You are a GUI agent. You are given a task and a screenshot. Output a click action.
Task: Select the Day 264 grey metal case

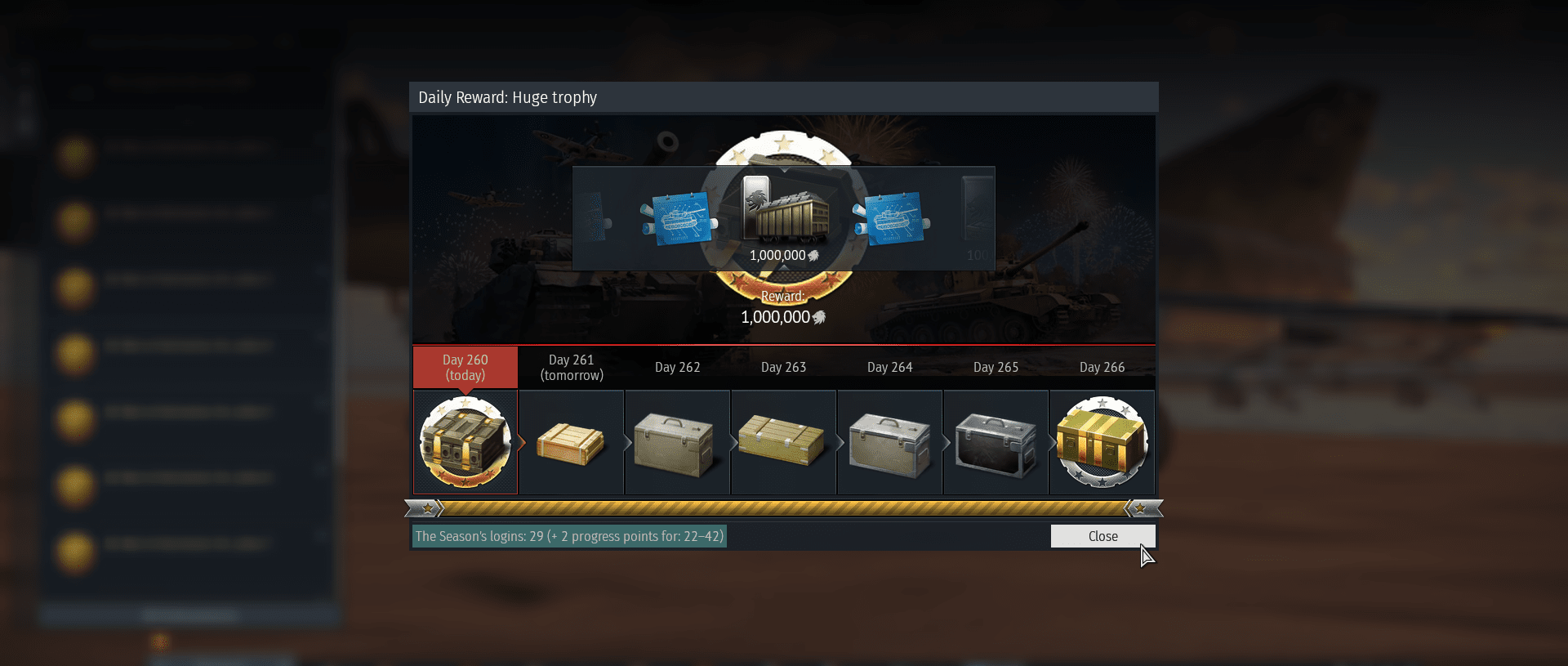889,445
